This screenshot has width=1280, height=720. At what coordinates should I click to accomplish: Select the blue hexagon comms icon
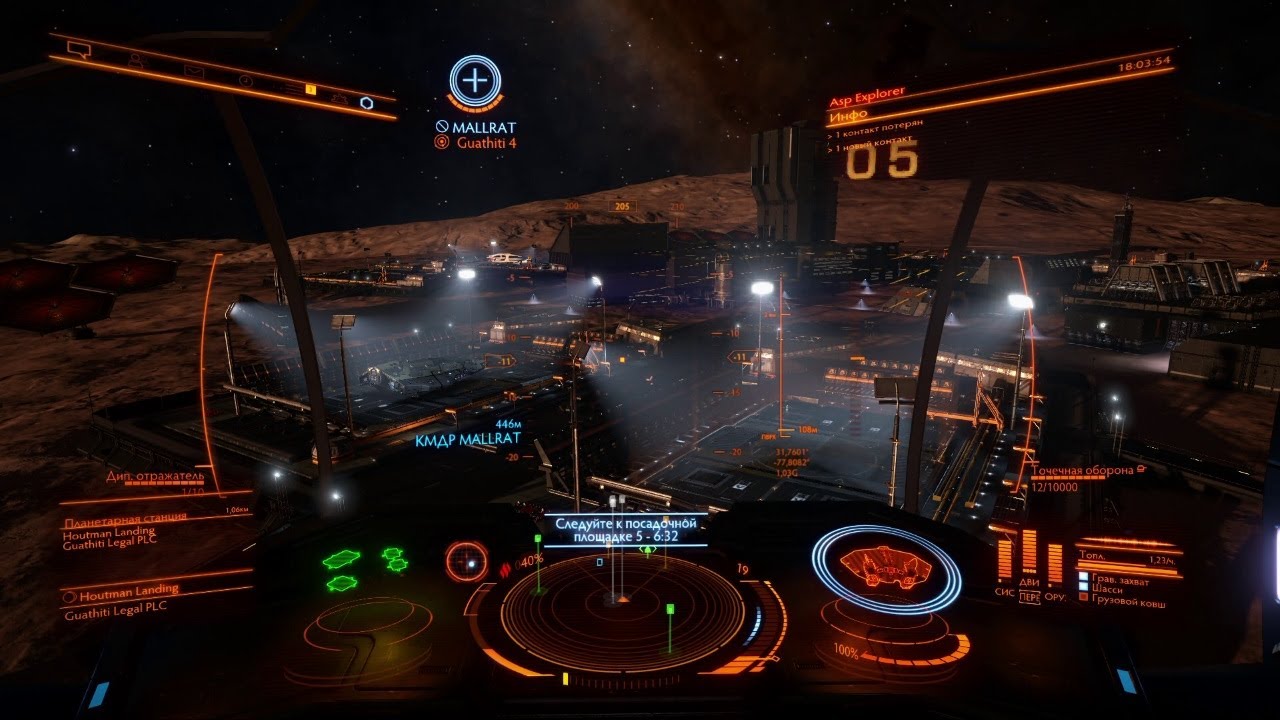367,102
